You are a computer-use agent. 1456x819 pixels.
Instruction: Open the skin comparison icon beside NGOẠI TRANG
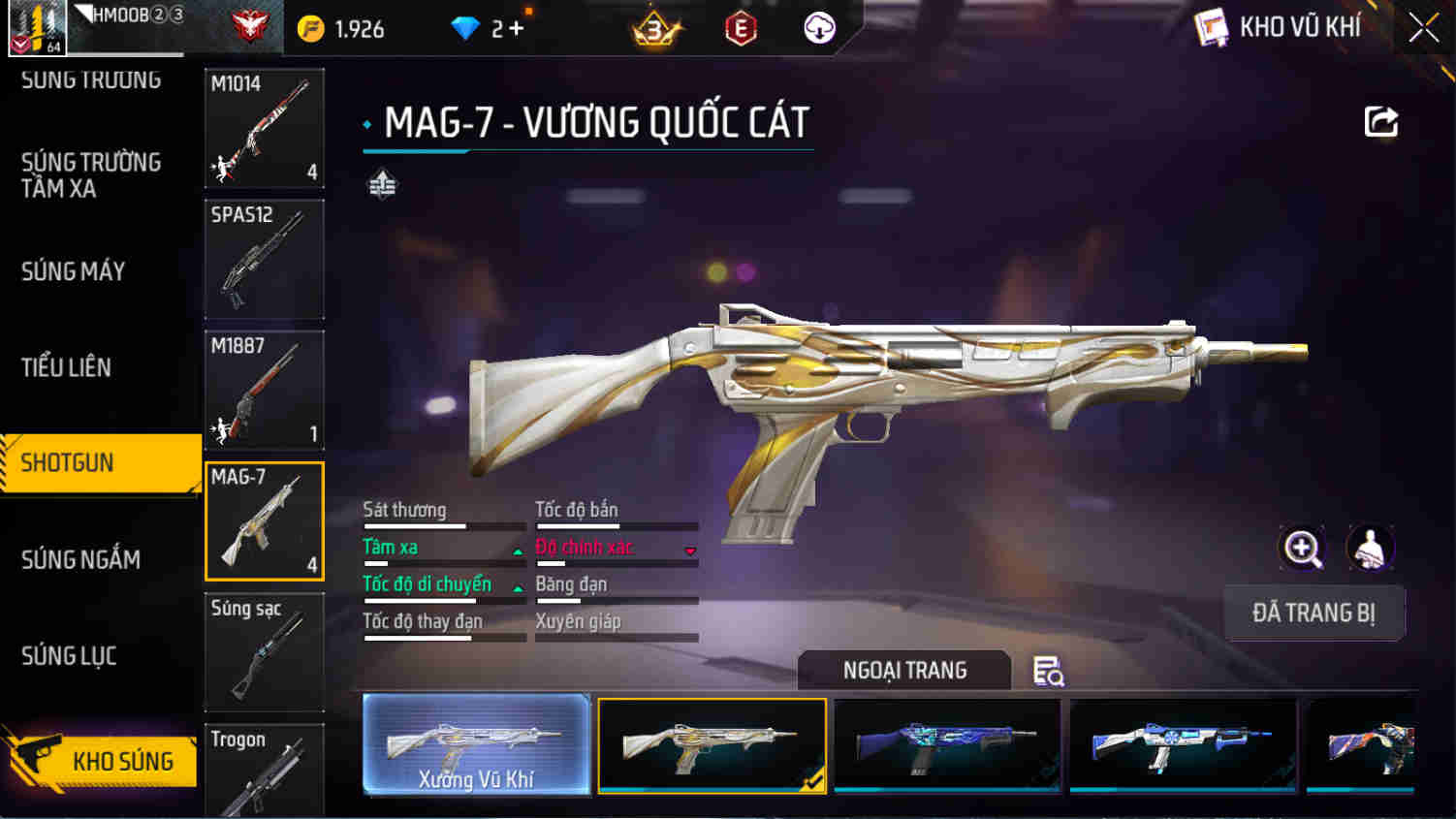click(1049, 670)
